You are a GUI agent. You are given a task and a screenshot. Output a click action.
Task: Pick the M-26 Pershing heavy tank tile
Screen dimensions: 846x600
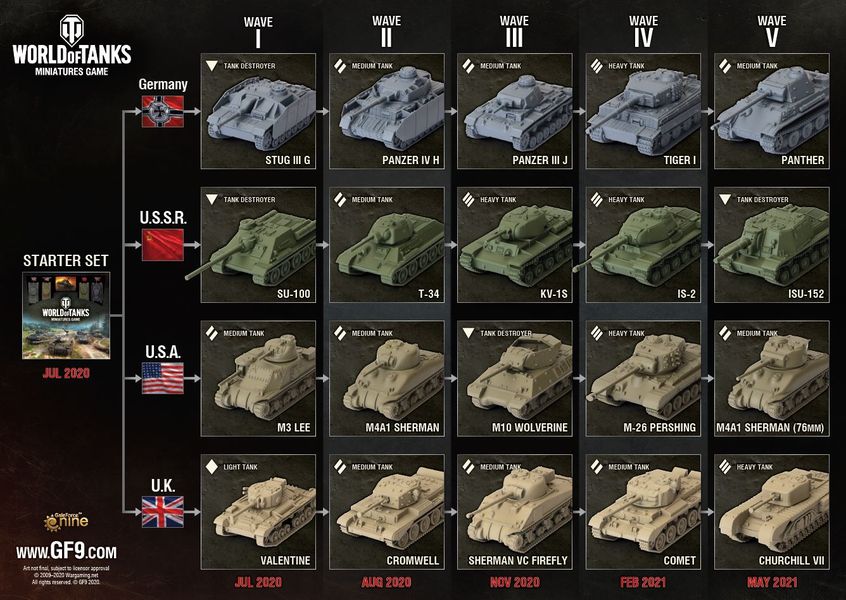[x=643, y=379]
